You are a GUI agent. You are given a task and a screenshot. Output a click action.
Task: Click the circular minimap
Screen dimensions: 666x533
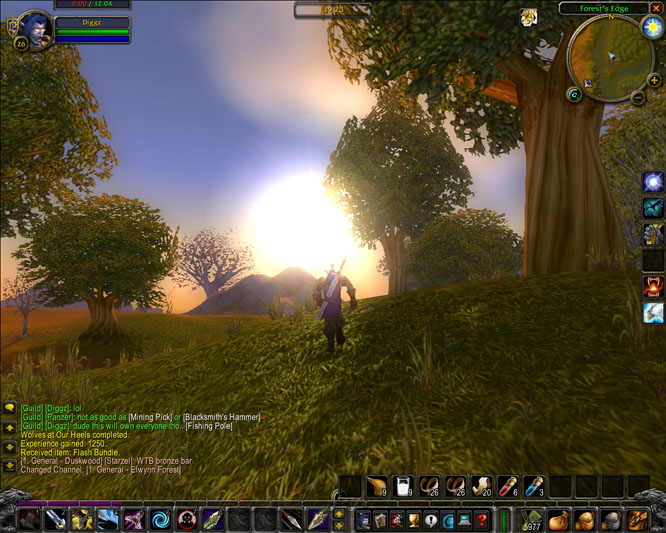[x=610, y=55]
